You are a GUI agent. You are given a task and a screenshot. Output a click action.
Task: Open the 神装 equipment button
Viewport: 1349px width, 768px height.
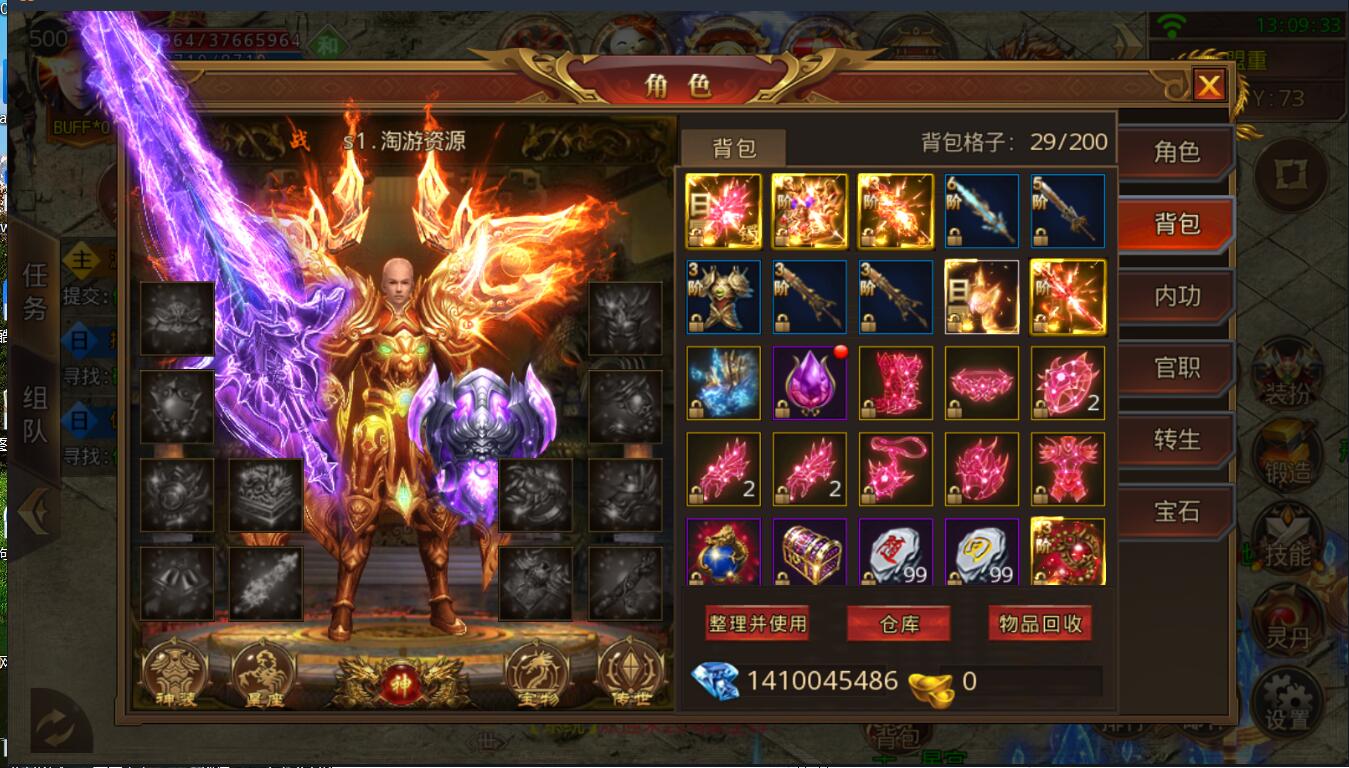(x=176, y=674)
